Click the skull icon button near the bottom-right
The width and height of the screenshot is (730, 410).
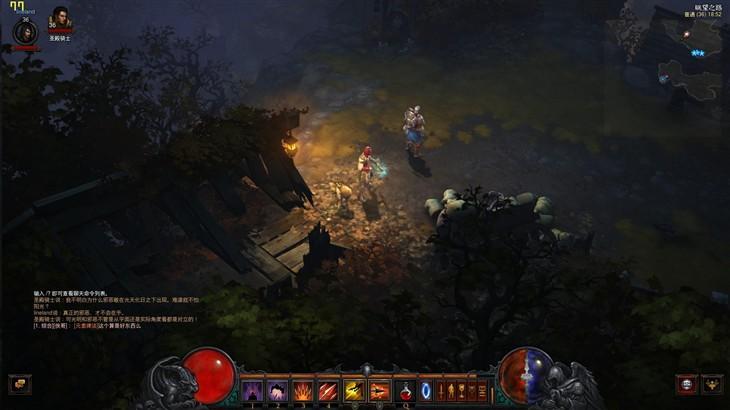coord(686,383)
